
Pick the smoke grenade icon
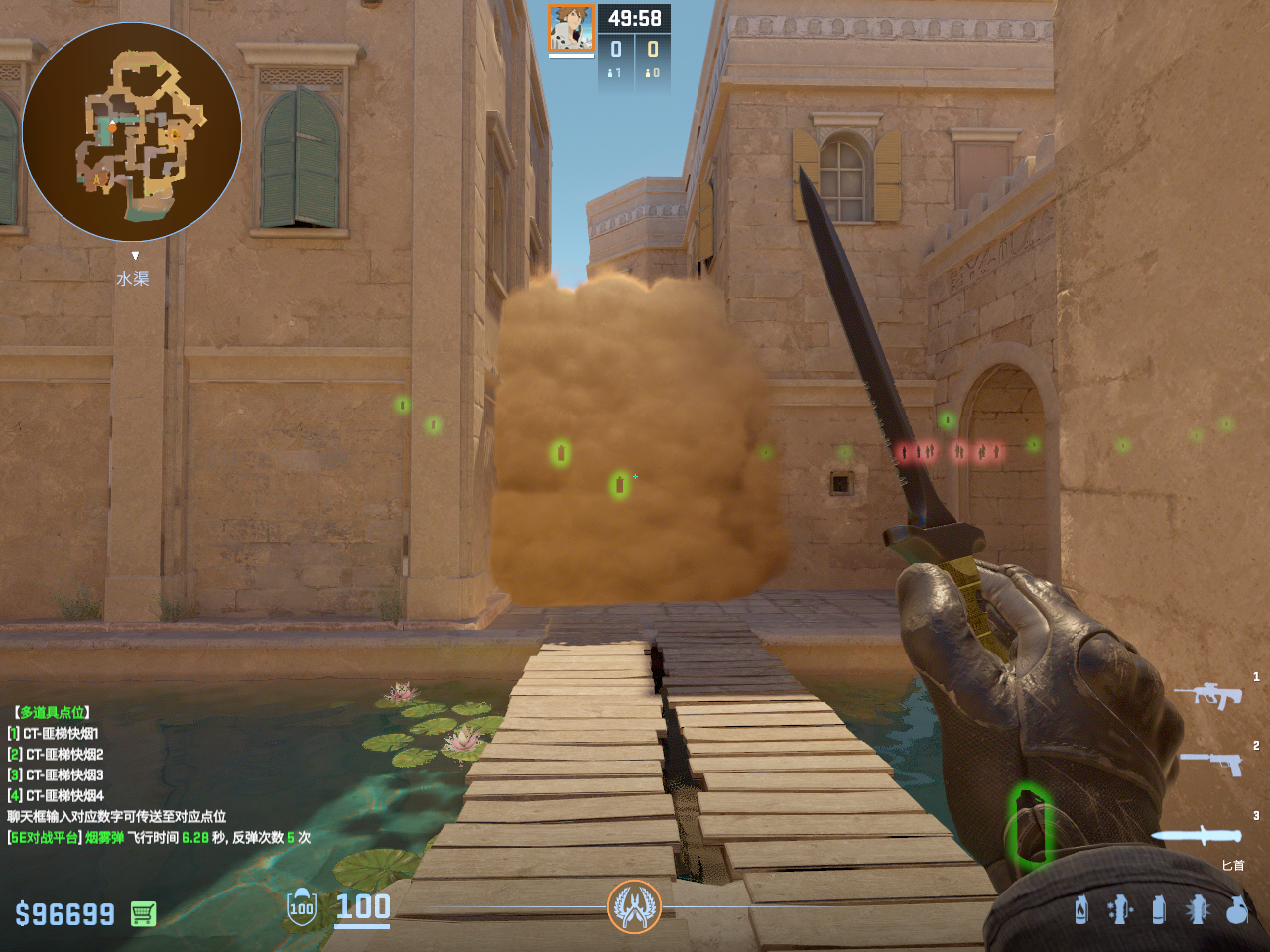1158,909
